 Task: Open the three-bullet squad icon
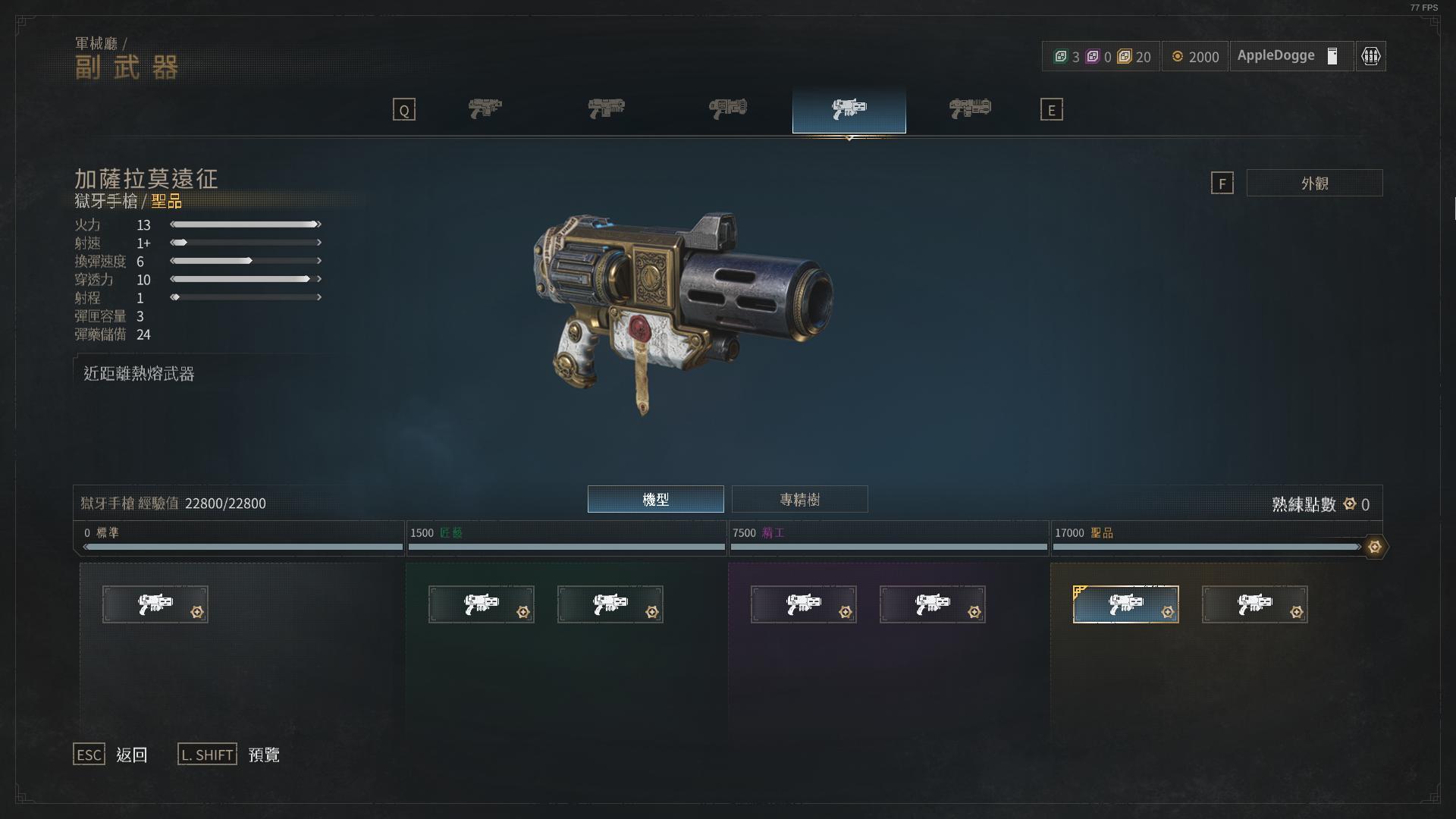point(1370,56)
